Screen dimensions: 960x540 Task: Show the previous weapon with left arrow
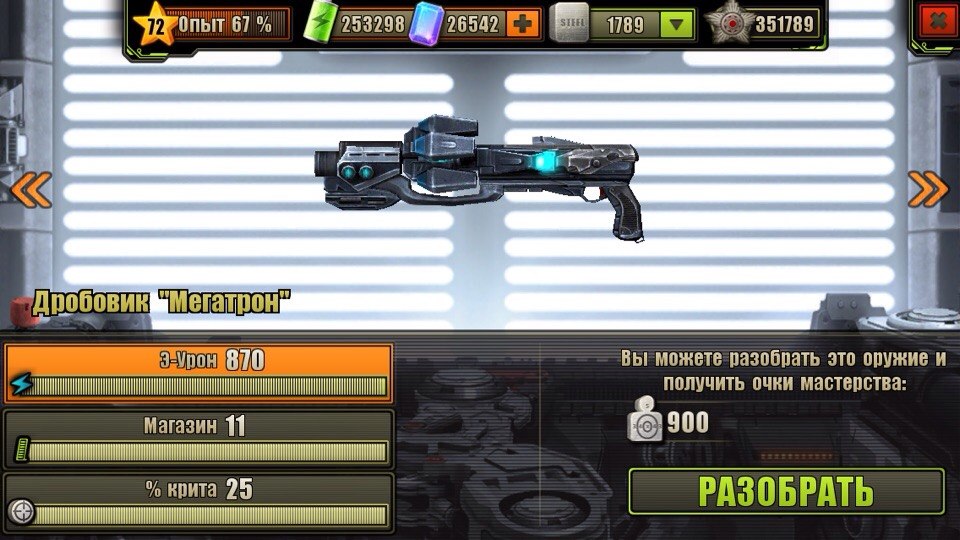(x=30, y=189)
